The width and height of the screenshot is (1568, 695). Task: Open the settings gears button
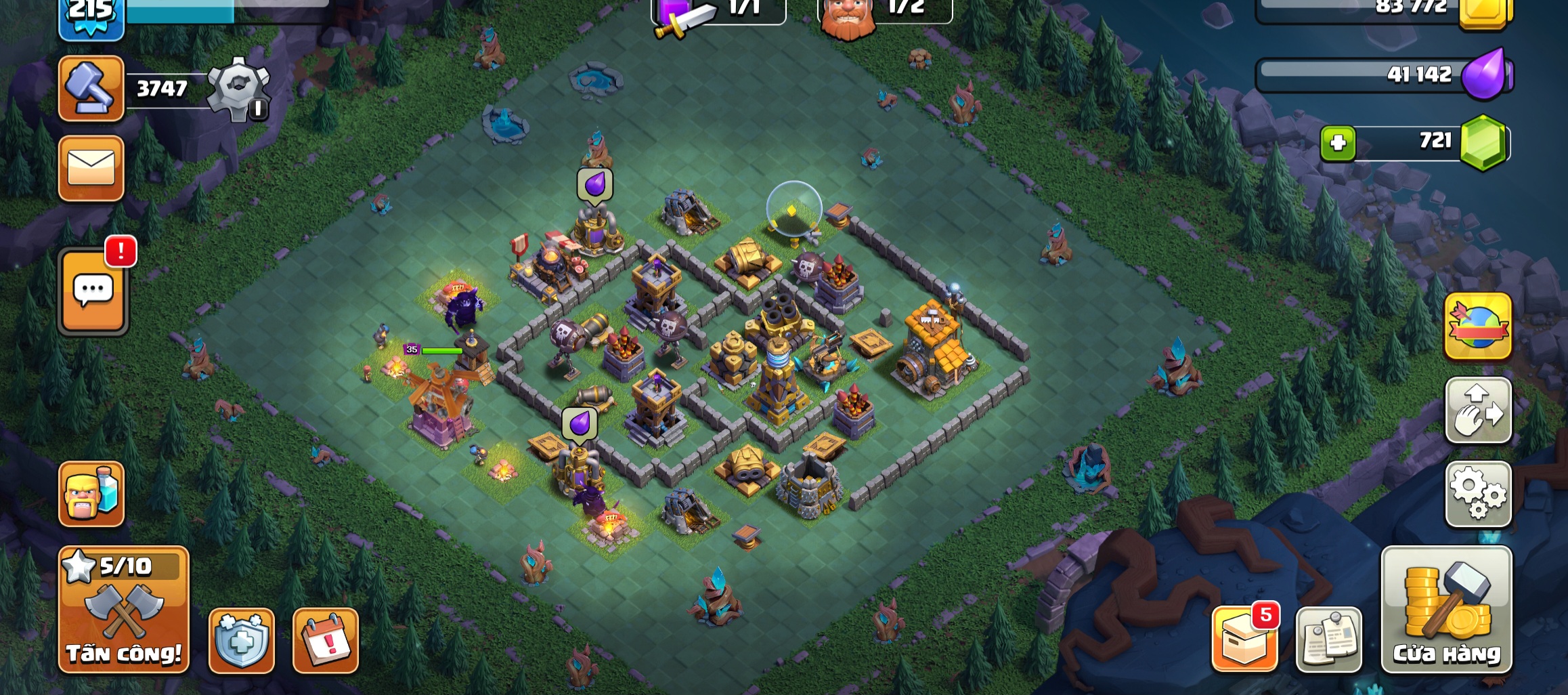(x=1478, y=494)
